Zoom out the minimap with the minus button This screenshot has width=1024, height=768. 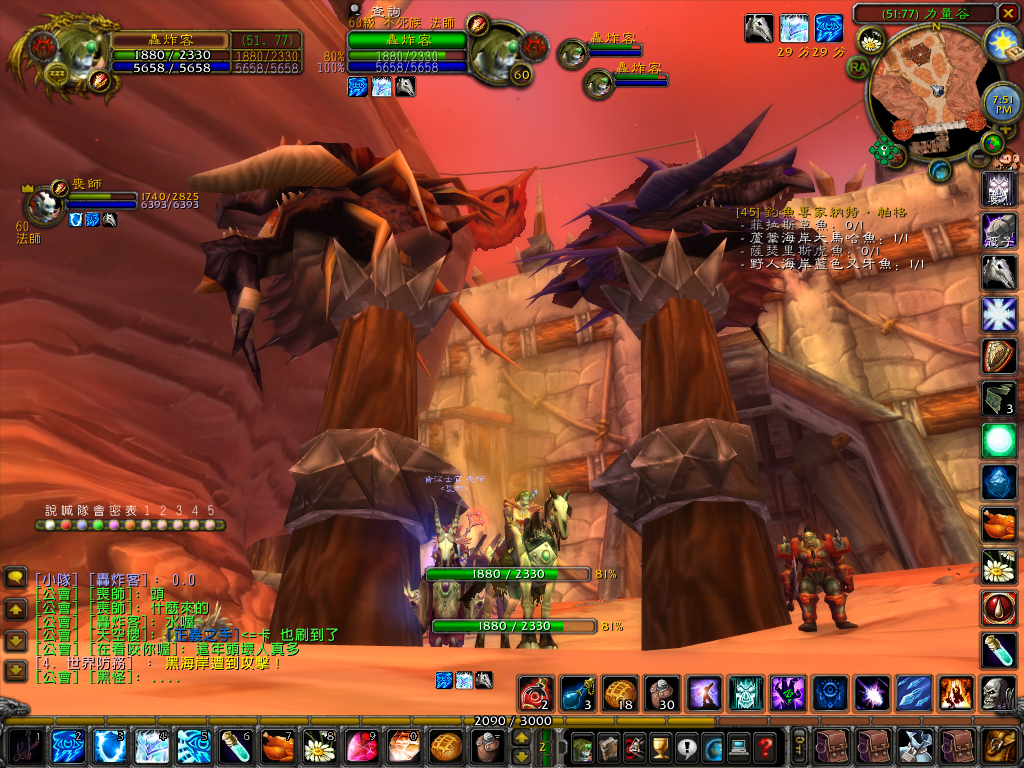coord(980,157)
